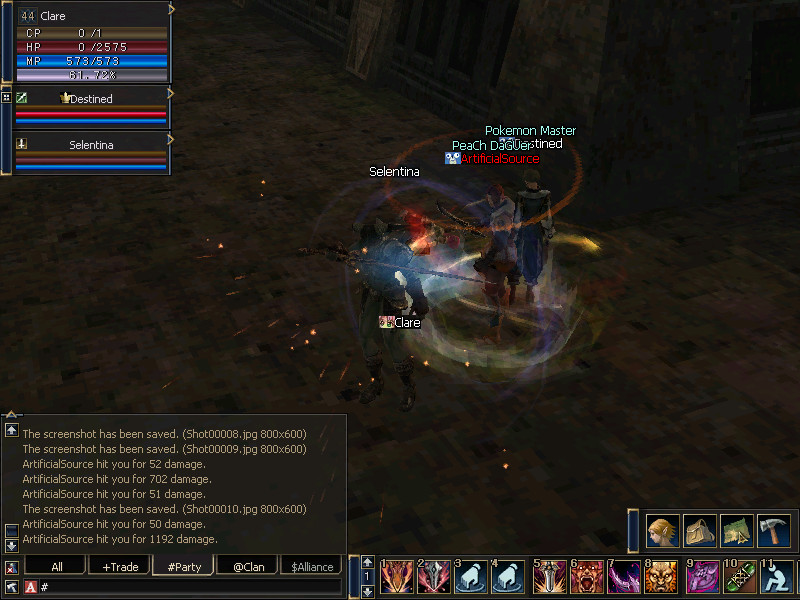Switch to the All chat tab

[57, 567]
